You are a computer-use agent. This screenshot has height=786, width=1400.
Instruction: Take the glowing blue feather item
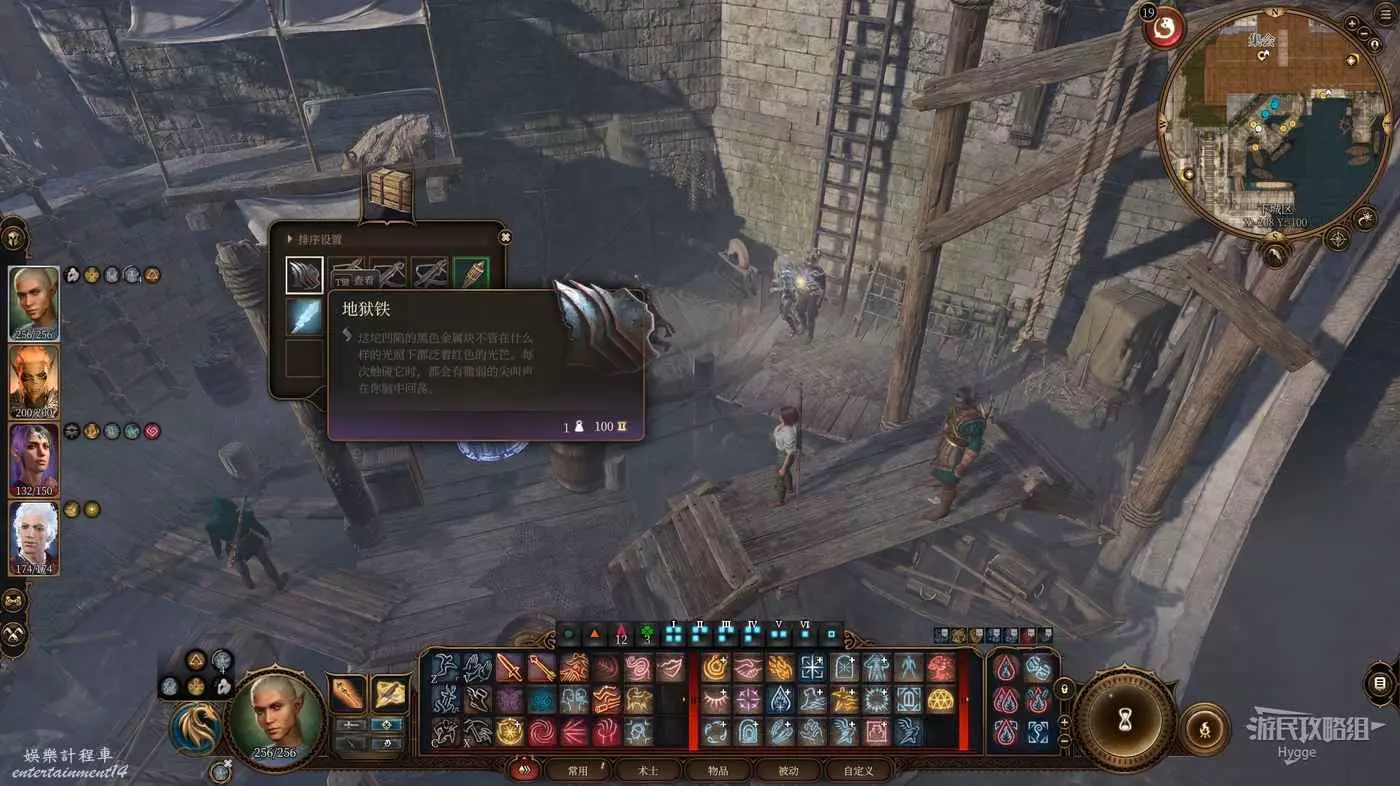tap(305, 316)
